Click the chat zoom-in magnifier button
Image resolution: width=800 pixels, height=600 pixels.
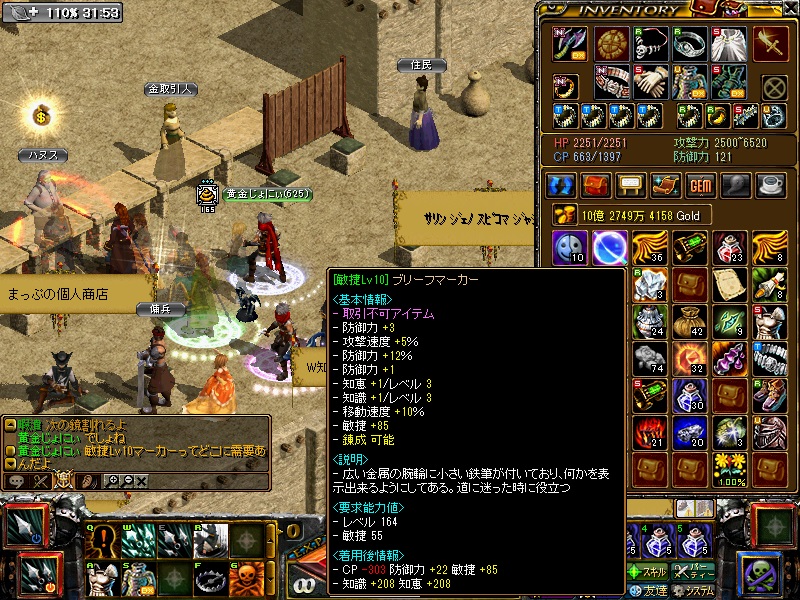tap(111, 481)
